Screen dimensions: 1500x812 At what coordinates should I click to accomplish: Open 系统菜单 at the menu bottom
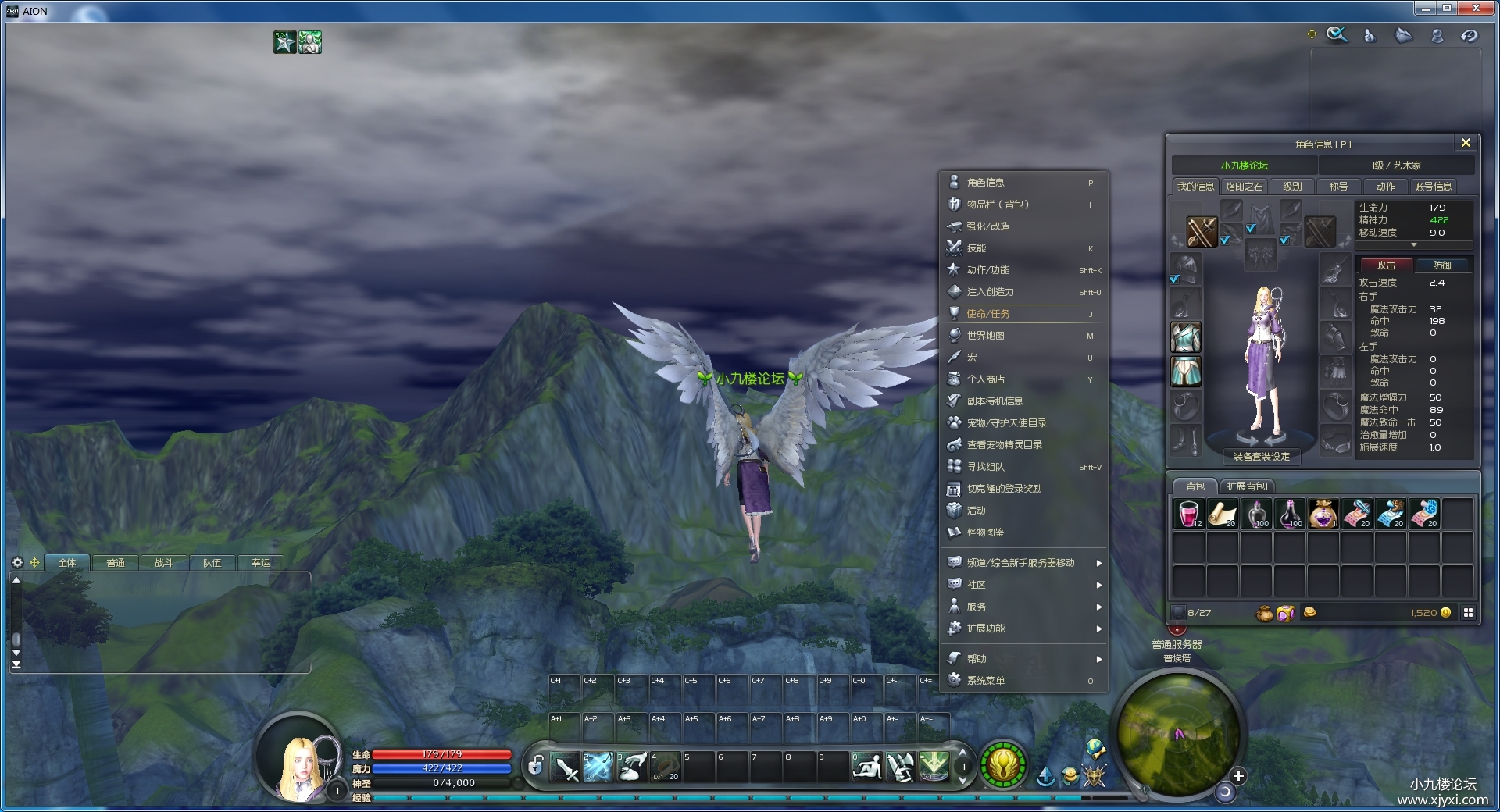coord(986,681)
